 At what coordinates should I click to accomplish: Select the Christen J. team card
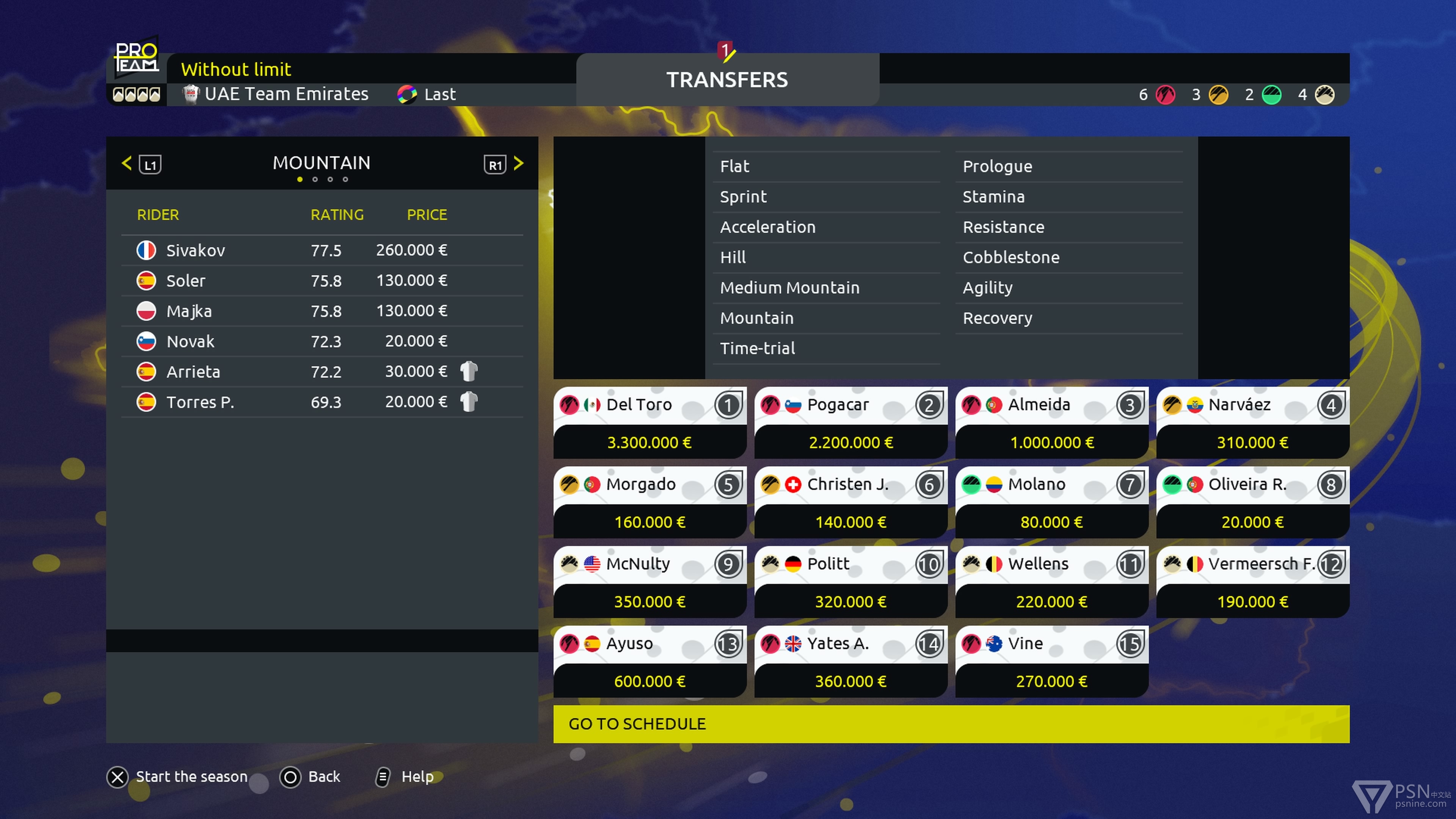(x=850, y=502)
